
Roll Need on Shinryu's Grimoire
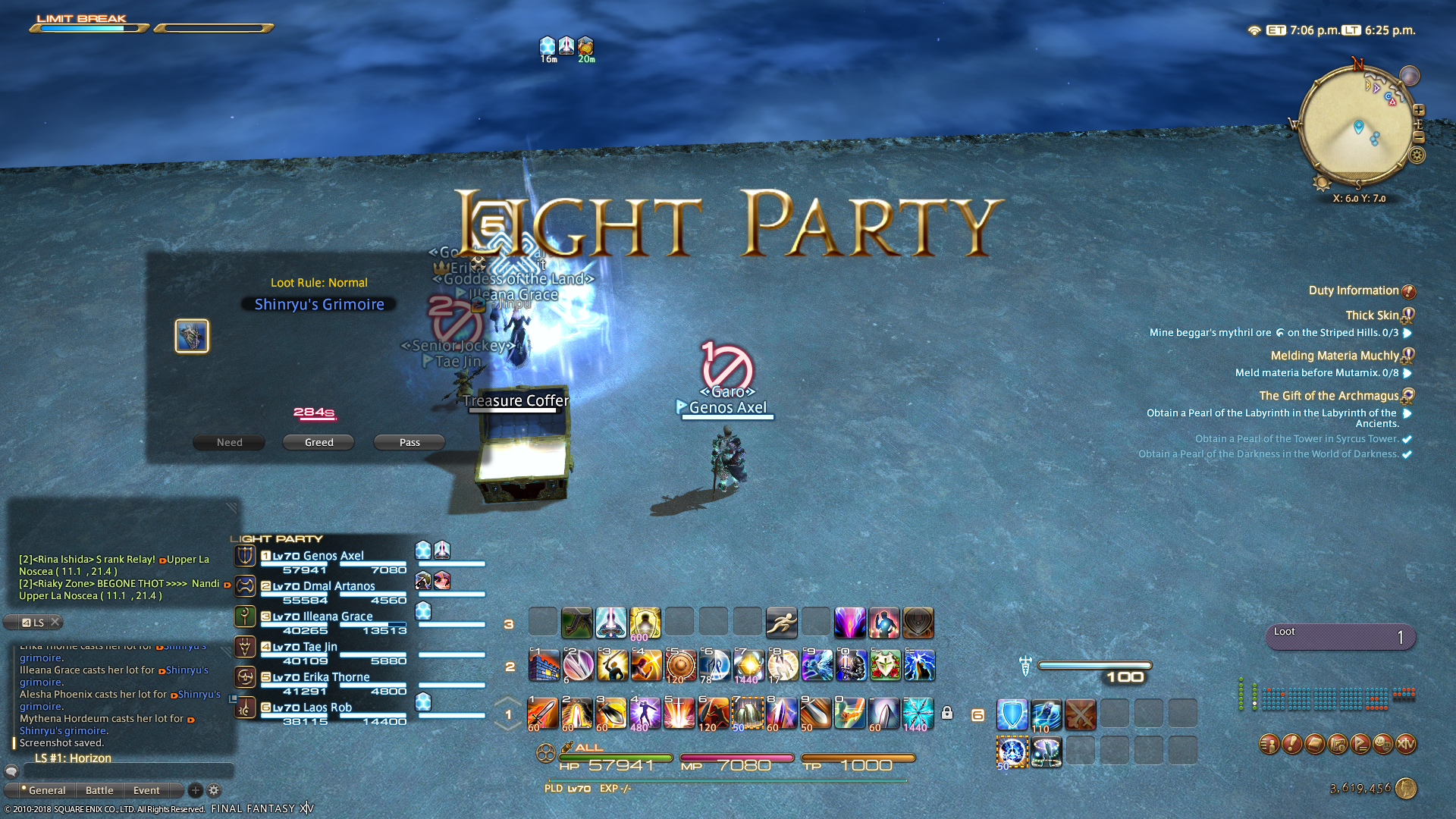(229, 442)
